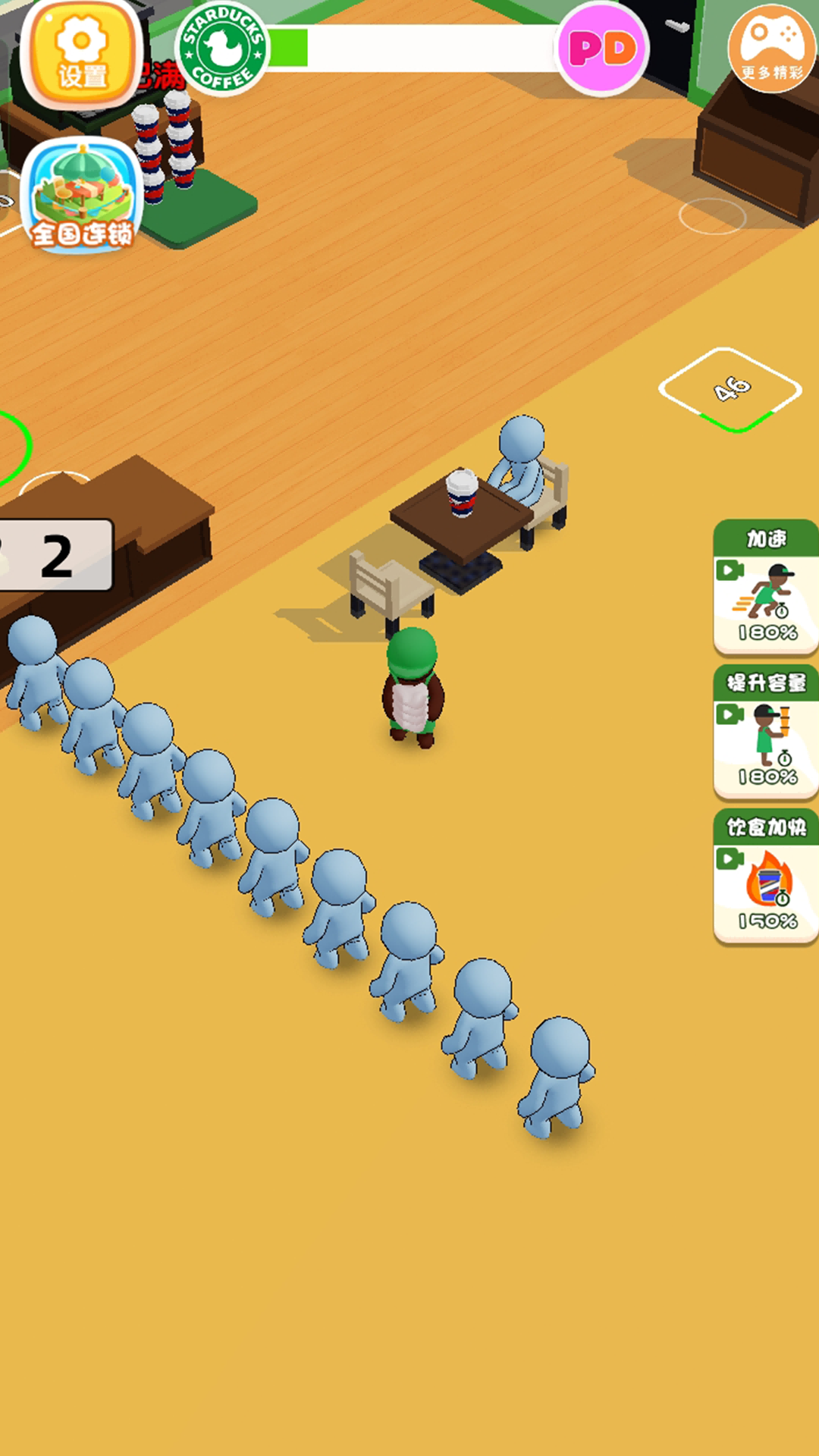
Task: Activate the 饮食加快 eating speed boost
Action: tap(766, 877)
